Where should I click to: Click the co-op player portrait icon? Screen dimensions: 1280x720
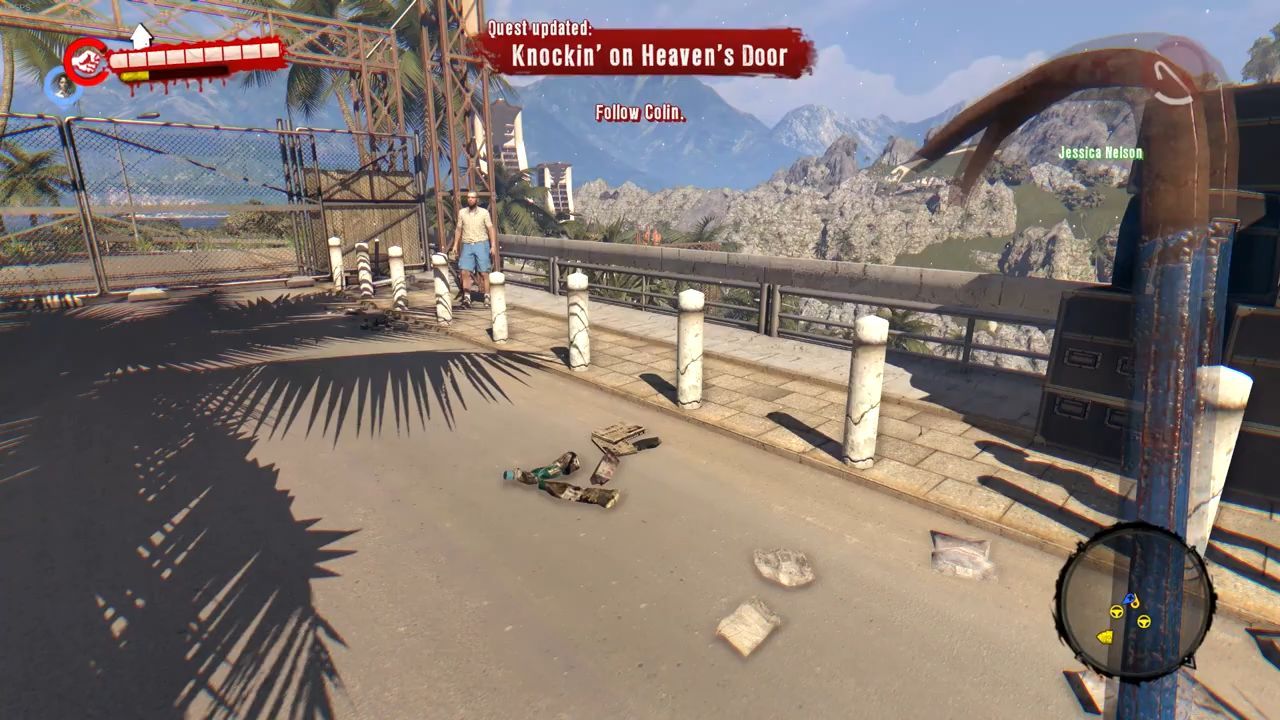[63, 87]
